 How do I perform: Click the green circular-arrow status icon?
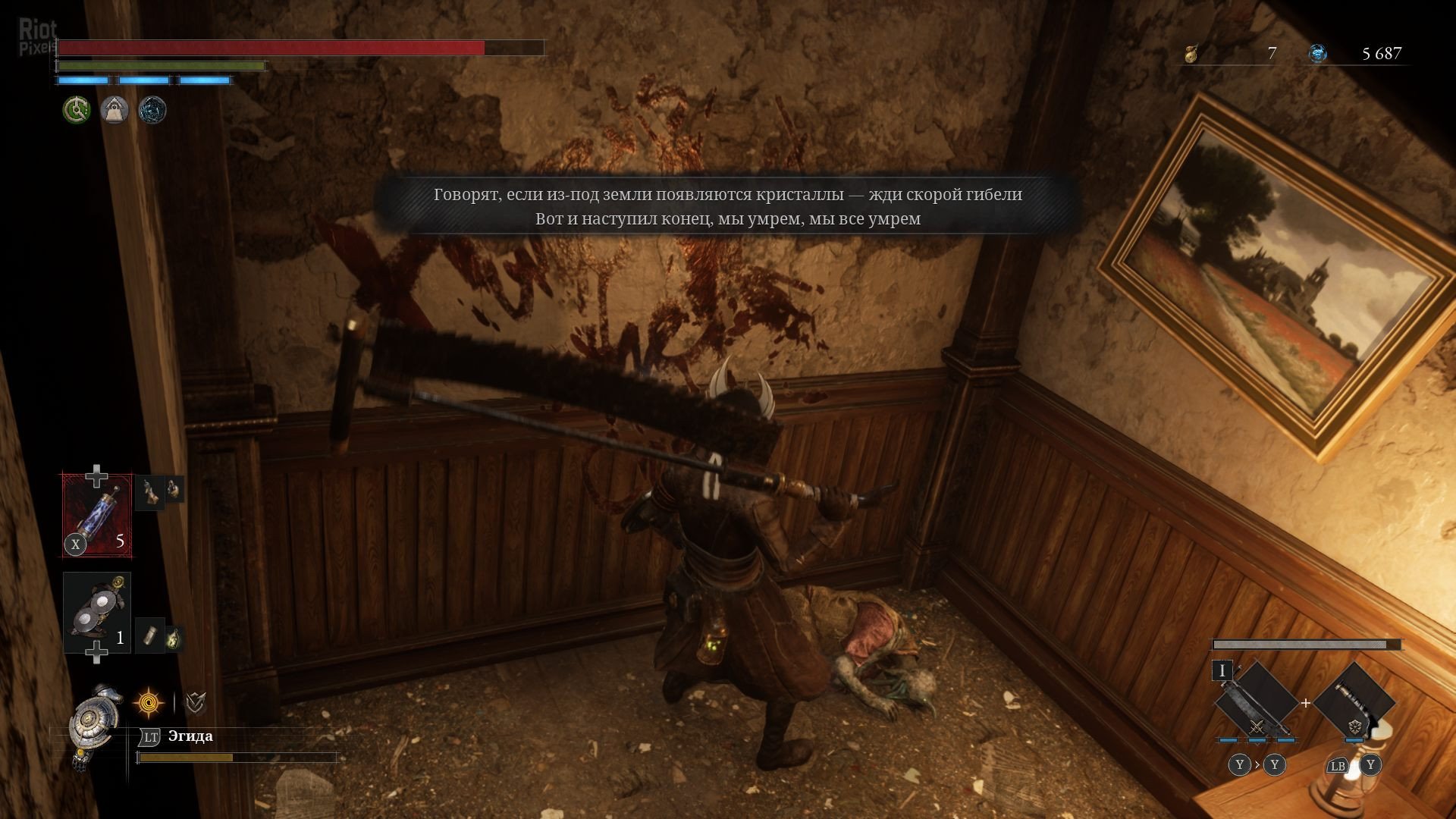(77, 111)
